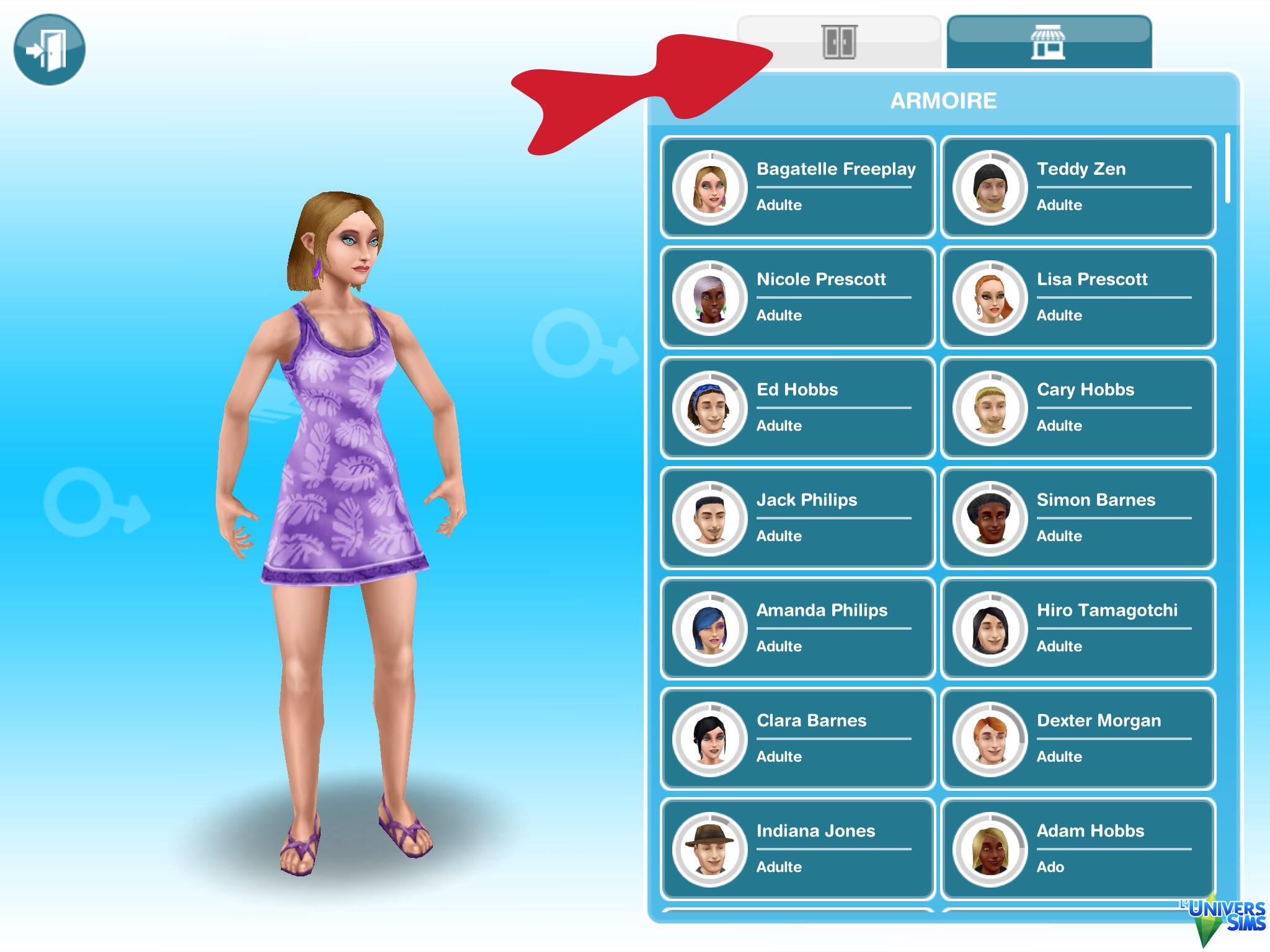Choose Clara Barnes entry
This screenshot has width=1270, height=952.
(x=797, y=738)
